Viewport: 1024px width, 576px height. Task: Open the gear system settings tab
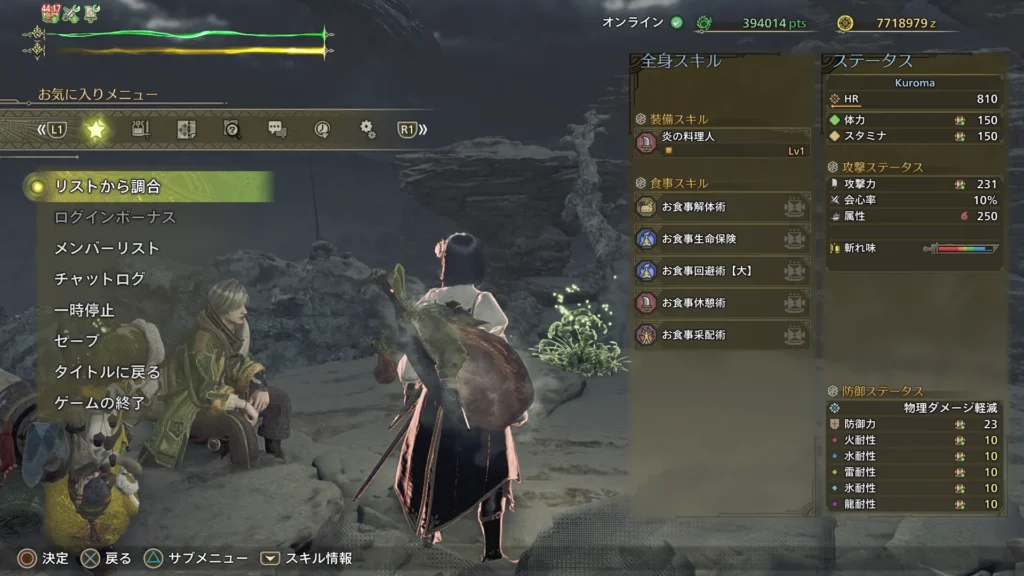367,129
